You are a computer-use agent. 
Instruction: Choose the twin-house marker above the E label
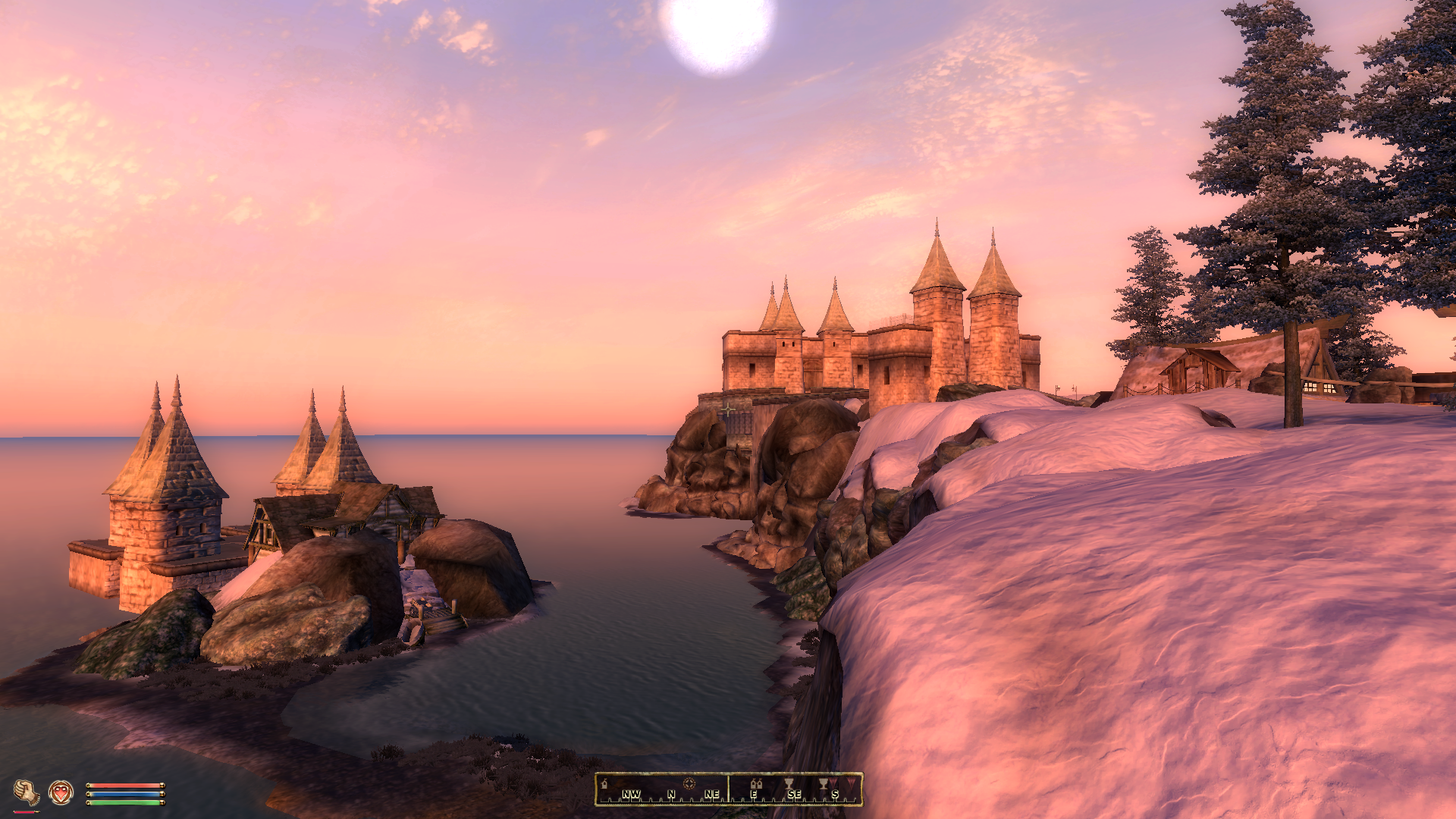tap(755, 783)
